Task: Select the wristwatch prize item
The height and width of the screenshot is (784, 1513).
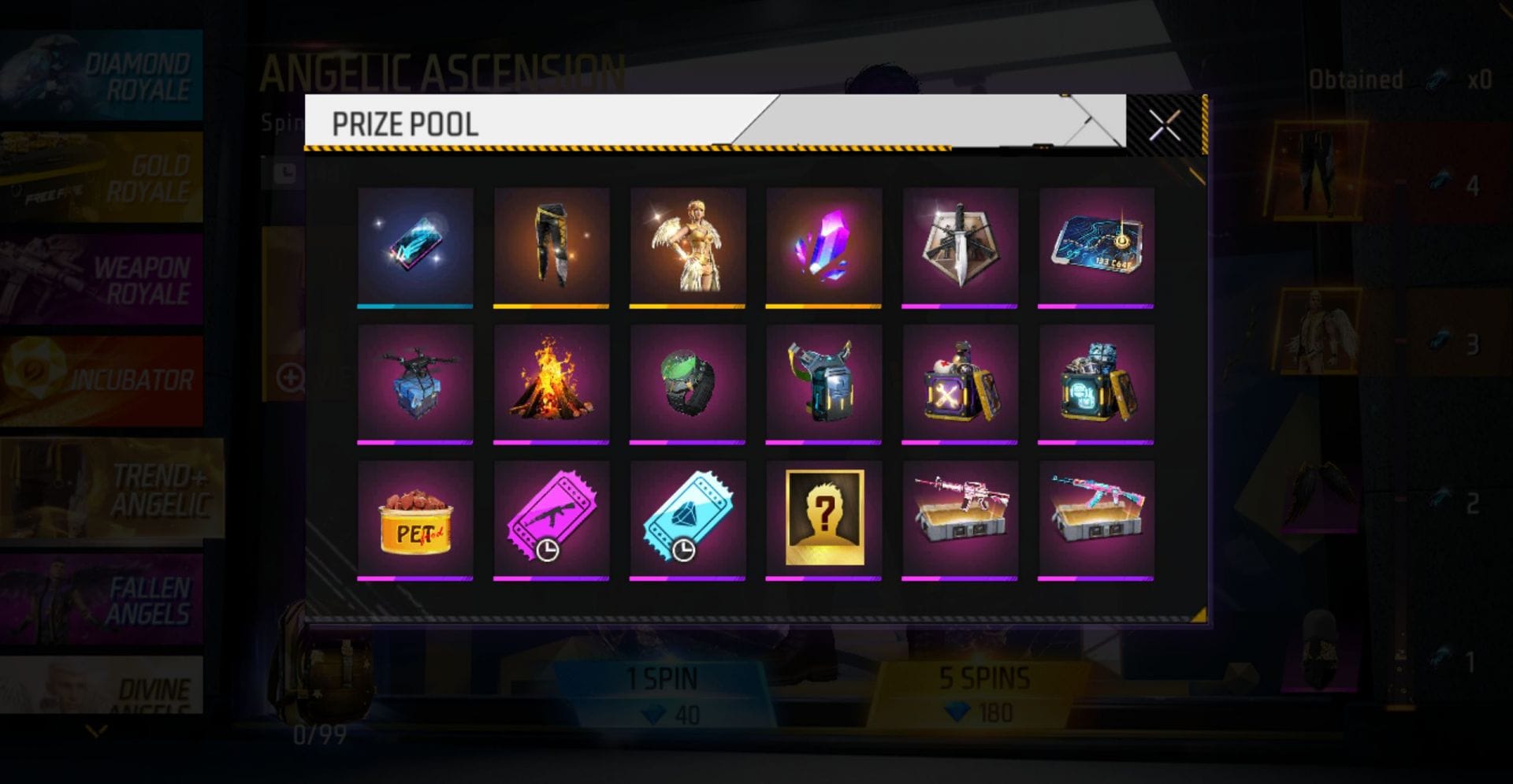Action: coord(687,381)
